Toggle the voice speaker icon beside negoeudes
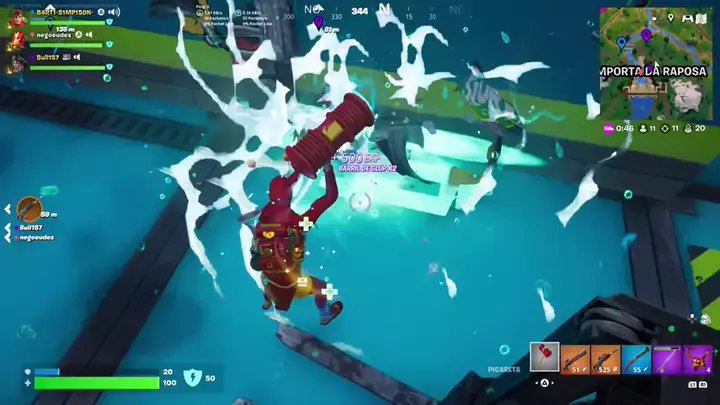Viewport: 720px width, 405px height. click(88, 35)
